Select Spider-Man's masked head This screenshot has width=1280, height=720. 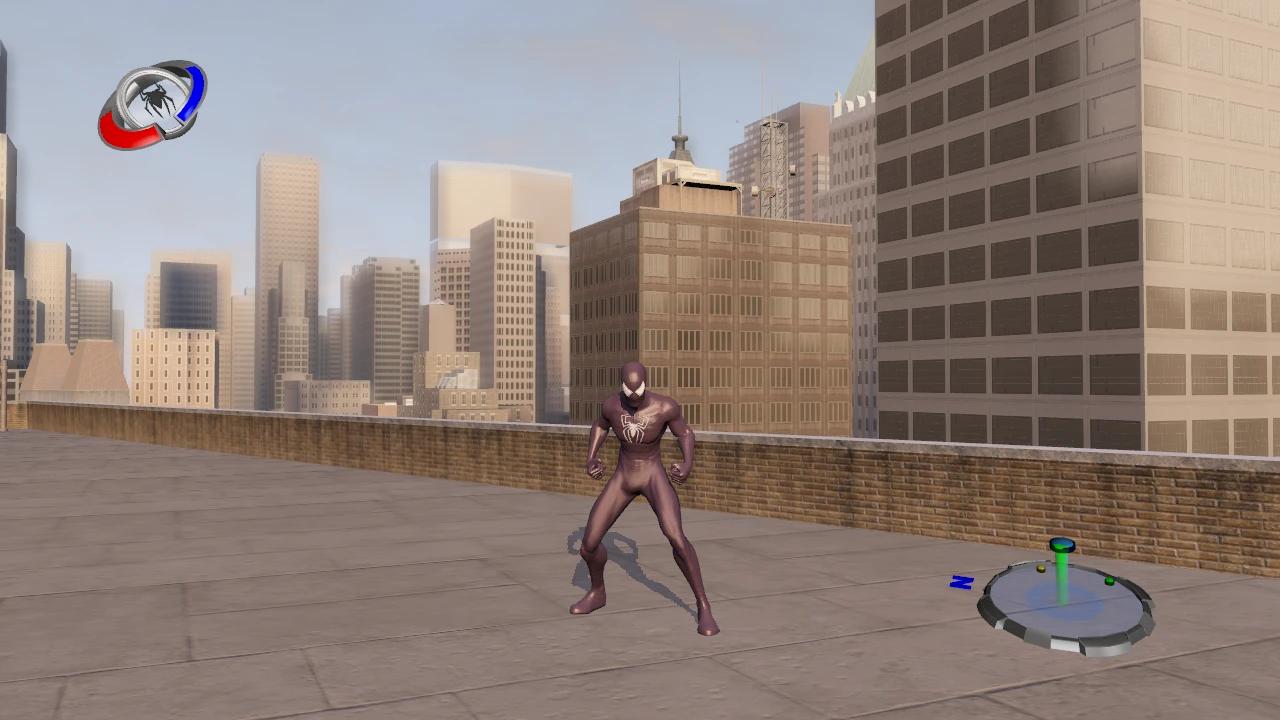[x=633, y=383]
